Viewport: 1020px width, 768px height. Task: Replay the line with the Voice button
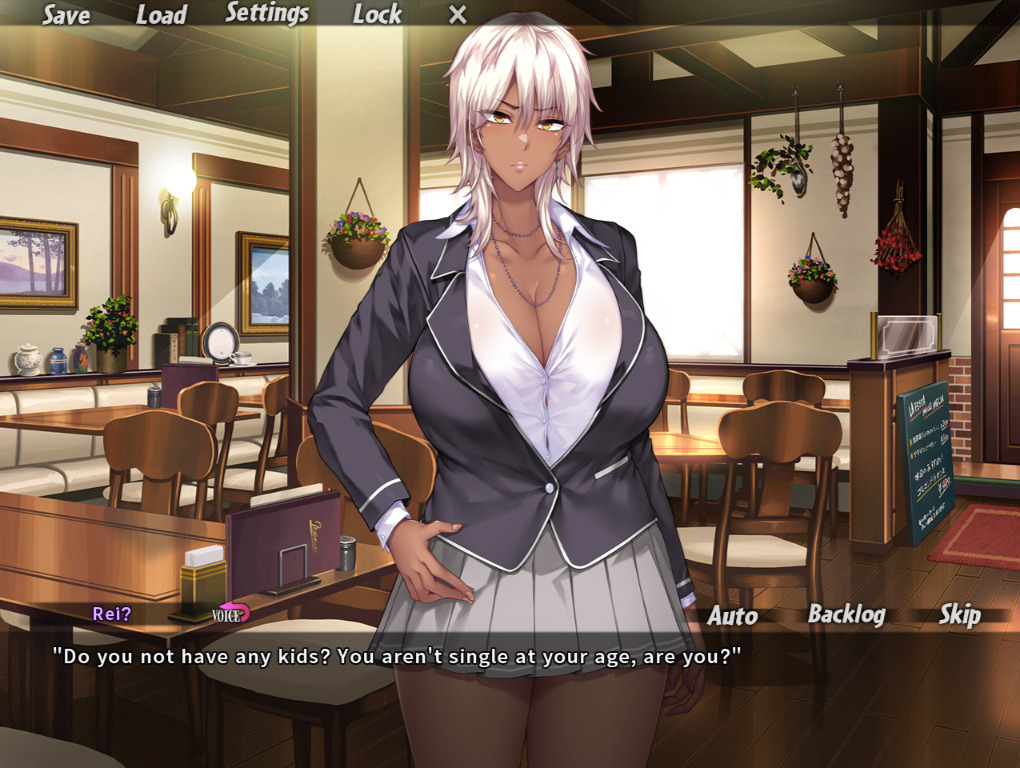pyautogui.click(x=230, y=614)
